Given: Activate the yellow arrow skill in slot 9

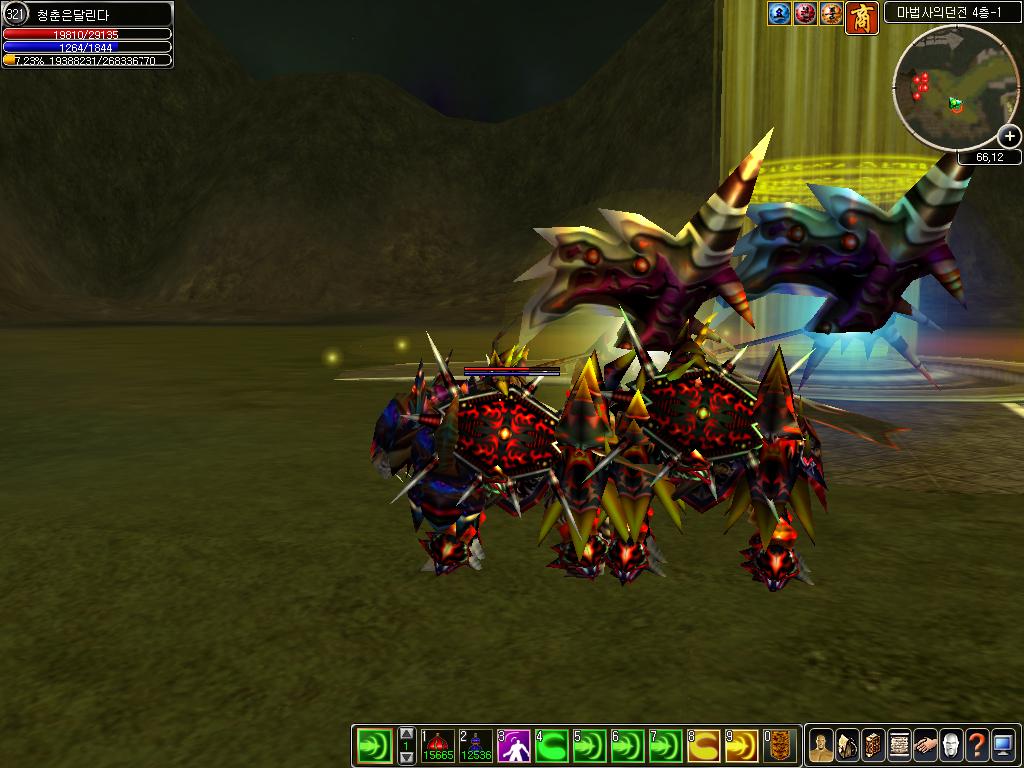Looking at the screenshot, I should point(742,745).
